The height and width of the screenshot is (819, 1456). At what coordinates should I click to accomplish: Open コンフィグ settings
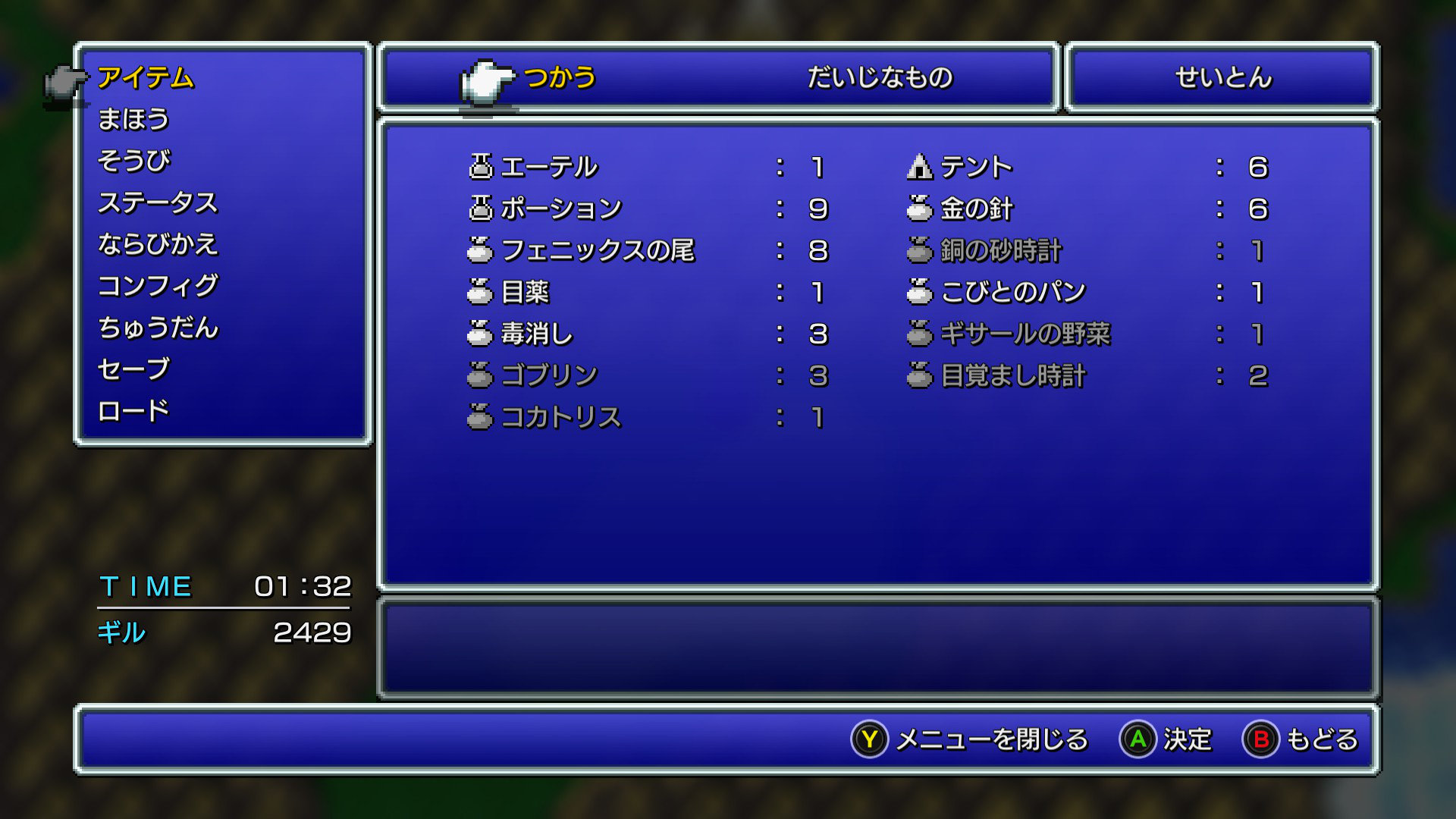click(x=158, y=286)
